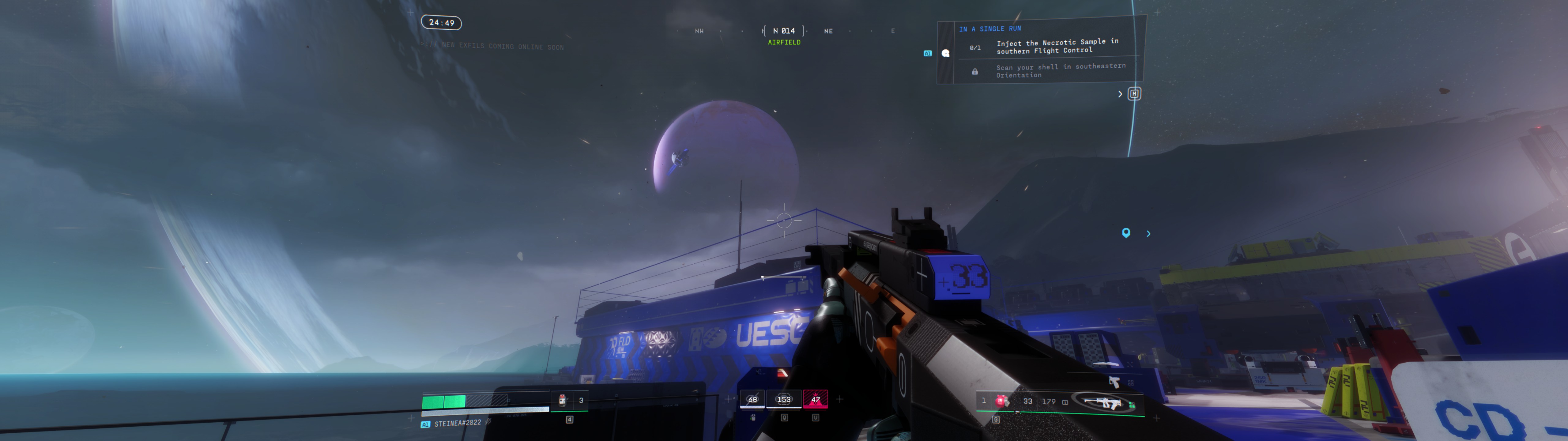The height and width of the screenshot is (441, 1568).
Task: Click the ability icon showing 68
Action: tap(752, 400)
